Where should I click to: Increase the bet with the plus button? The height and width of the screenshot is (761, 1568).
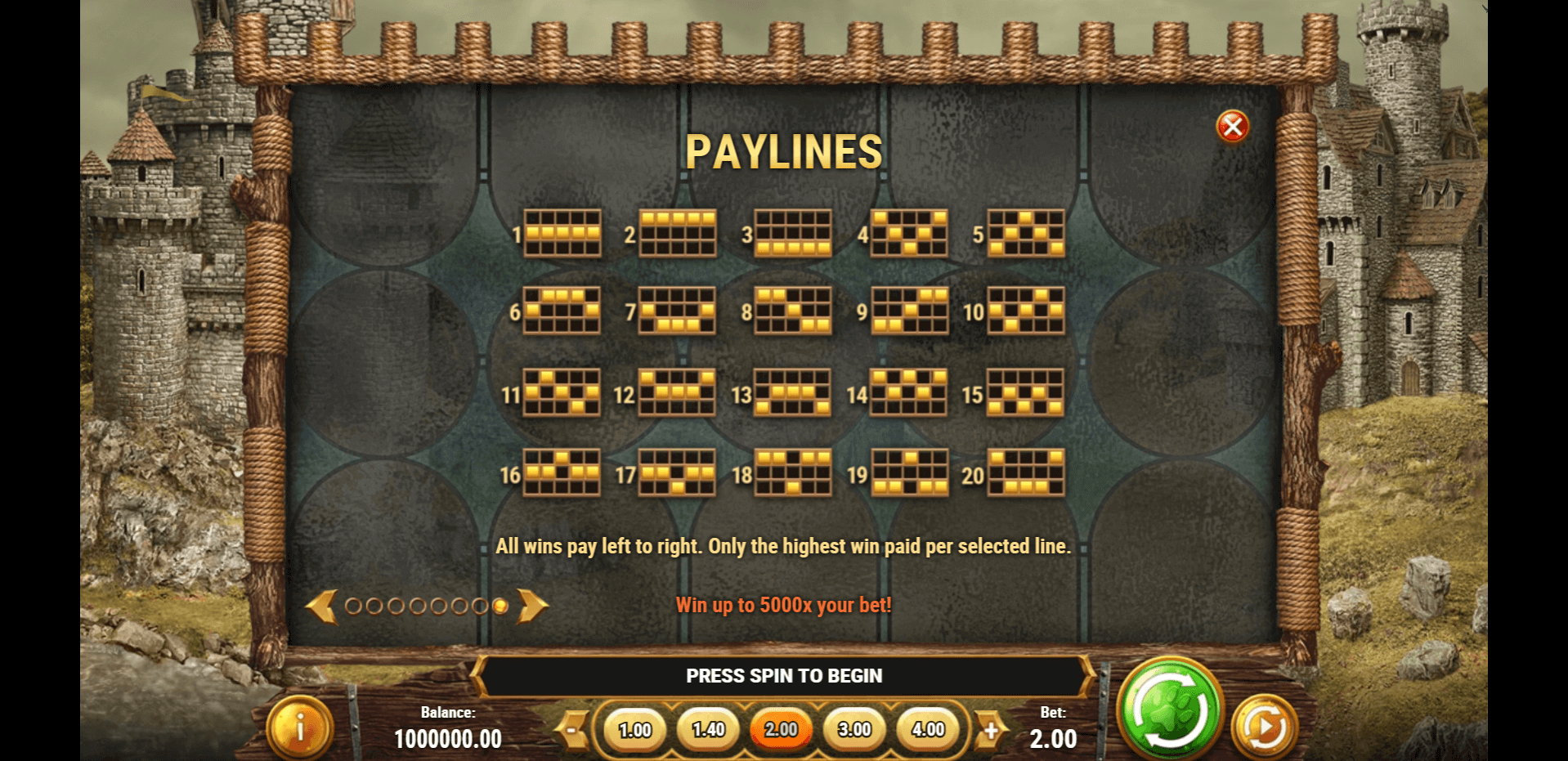point(990,729)
